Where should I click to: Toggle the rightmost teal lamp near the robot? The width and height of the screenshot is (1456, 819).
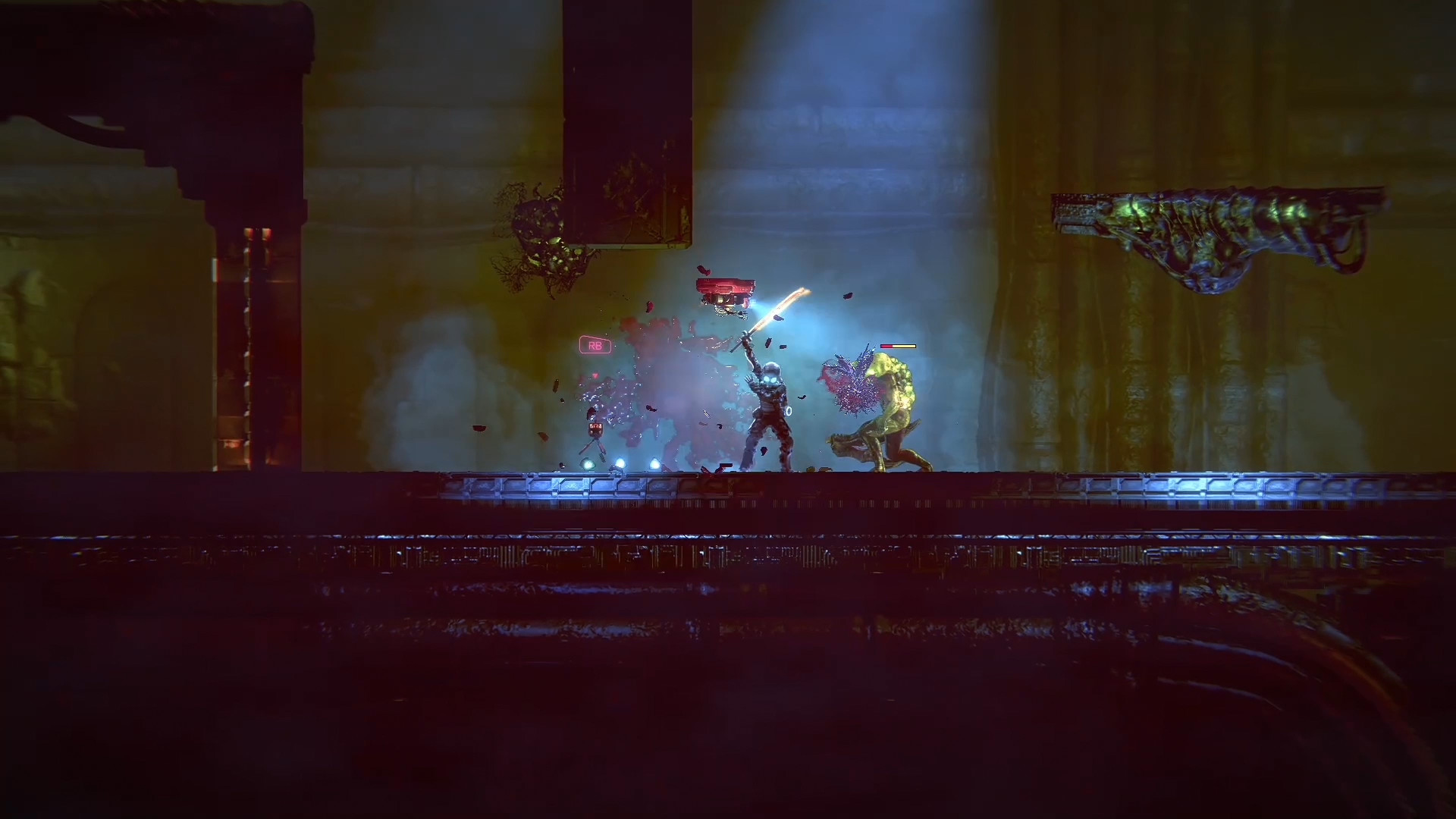tap(654, 462)
